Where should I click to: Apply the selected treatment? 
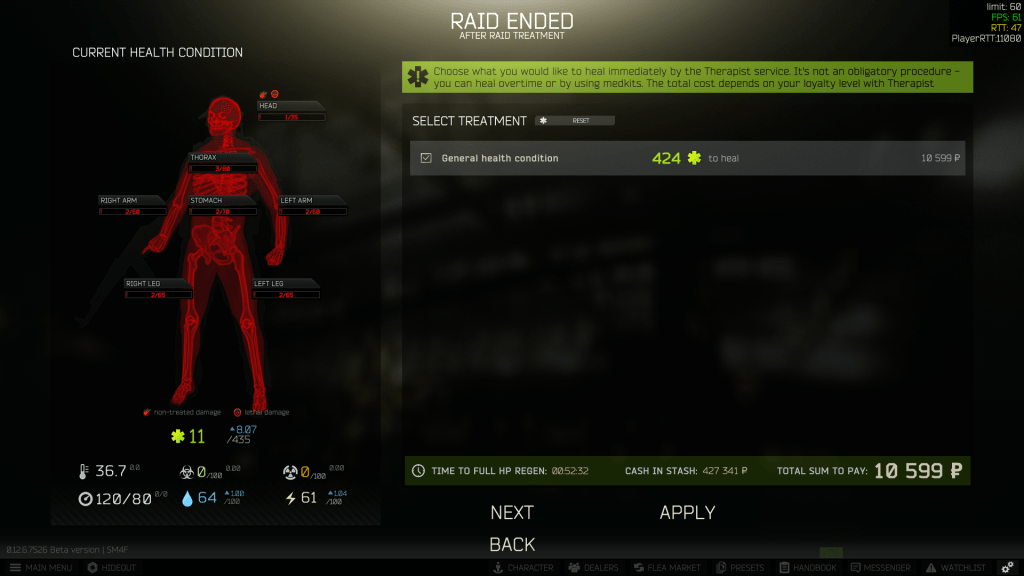(687, 512)
